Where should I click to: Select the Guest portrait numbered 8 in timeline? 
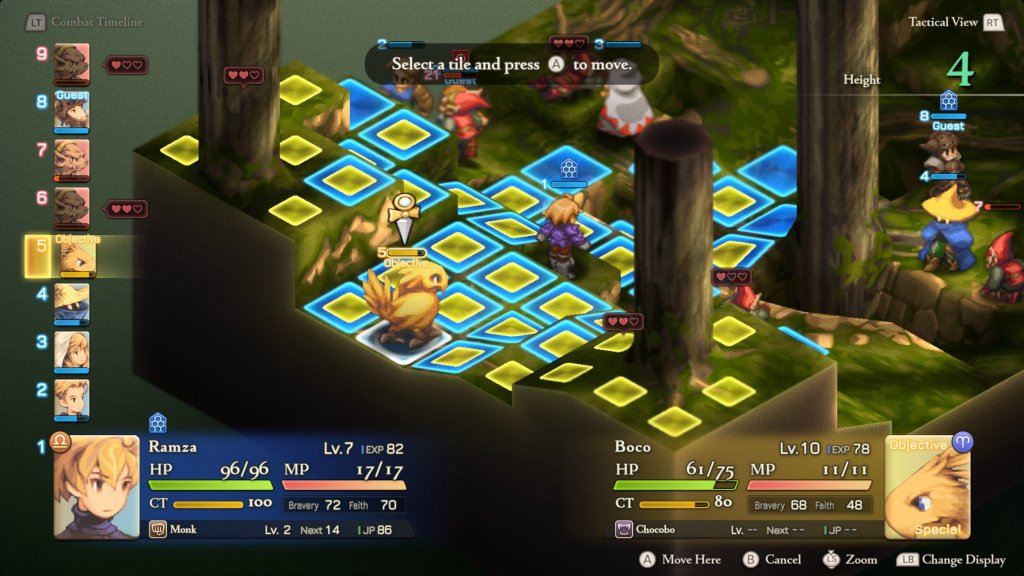click(71, 111)
